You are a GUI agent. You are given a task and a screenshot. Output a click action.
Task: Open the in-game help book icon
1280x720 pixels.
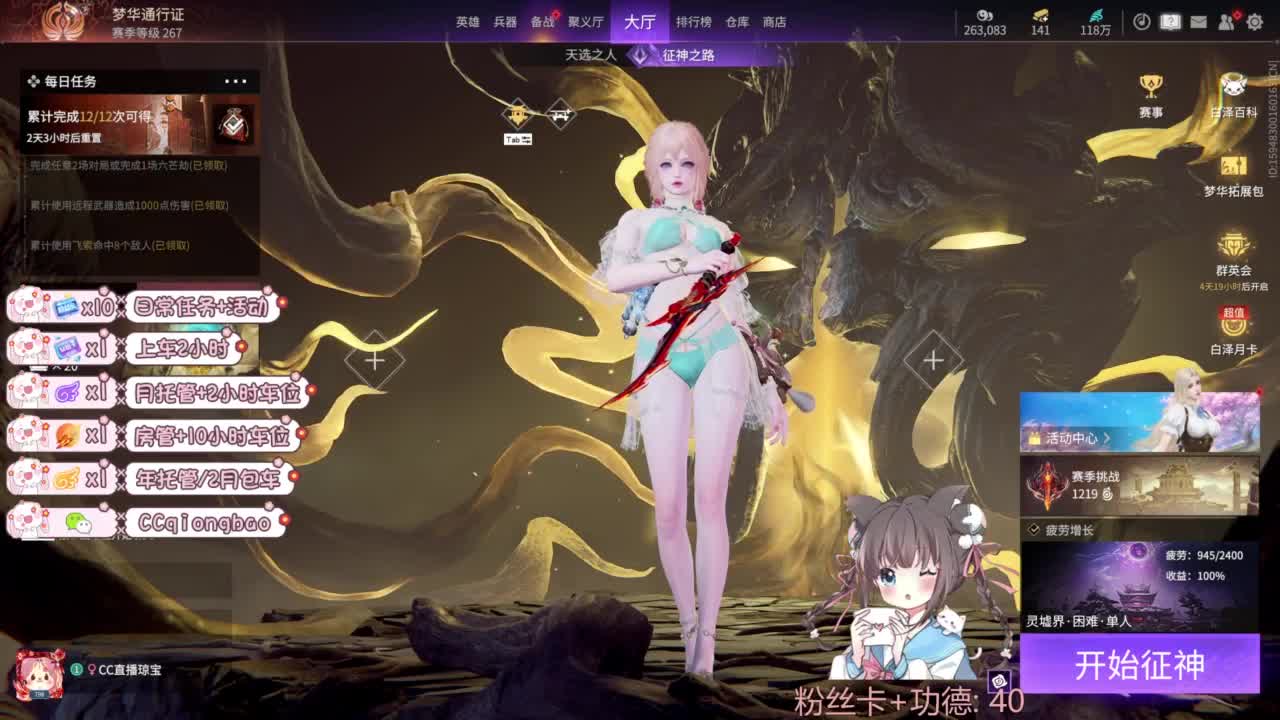point(1170,21)
